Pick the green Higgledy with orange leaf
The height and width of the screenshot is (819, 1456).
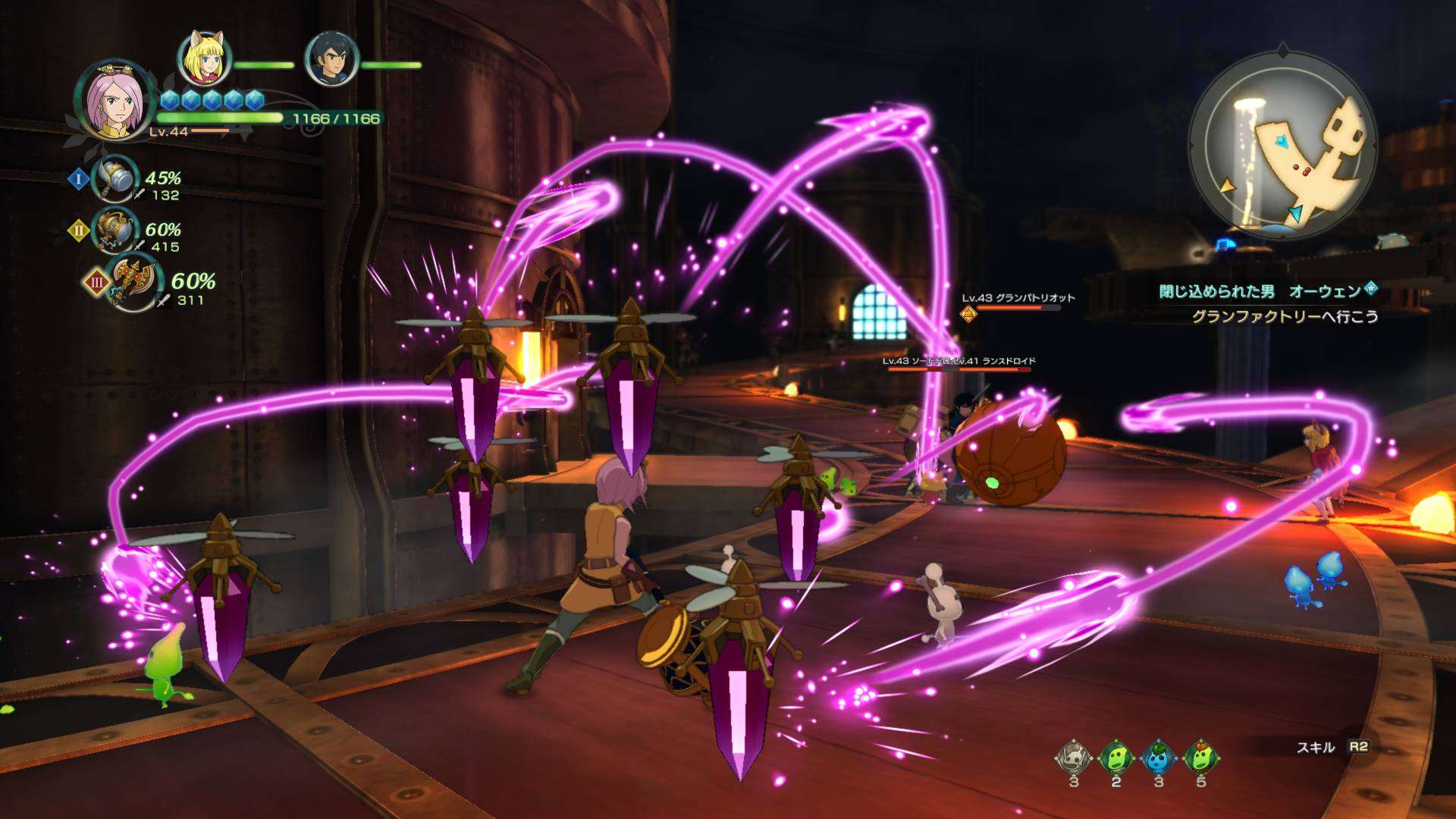click(x=1201, y=758)
